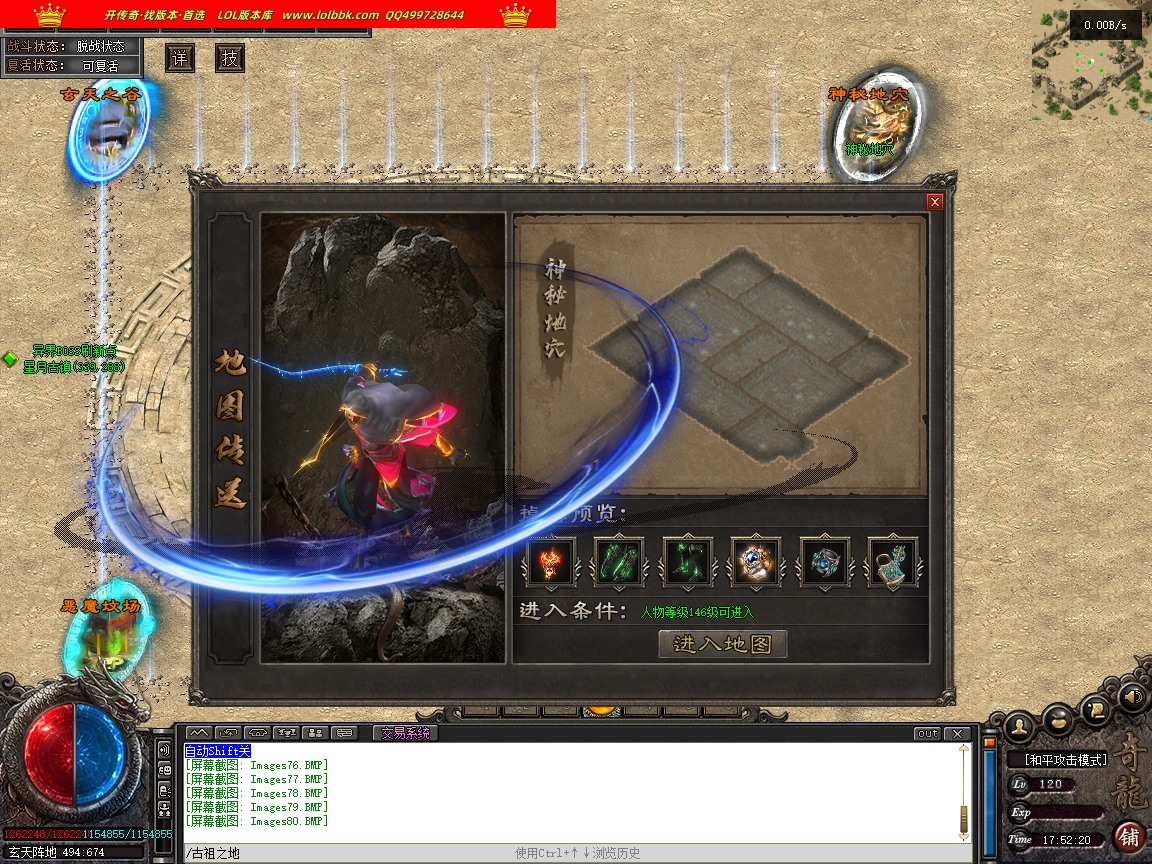Open the character portrait round button
The width and height of the screenshot is (1152, 864).
(1018, 723)
